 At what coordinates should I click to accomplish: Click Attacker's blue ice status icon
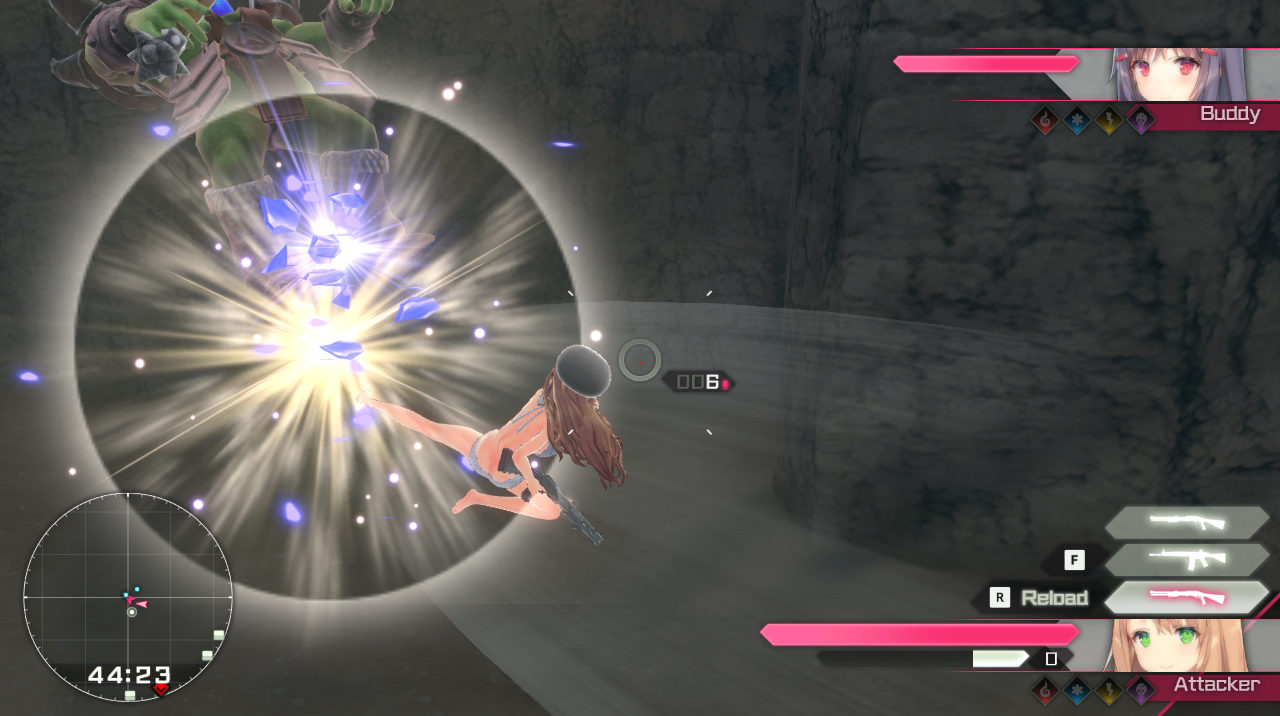[1077, 690]
